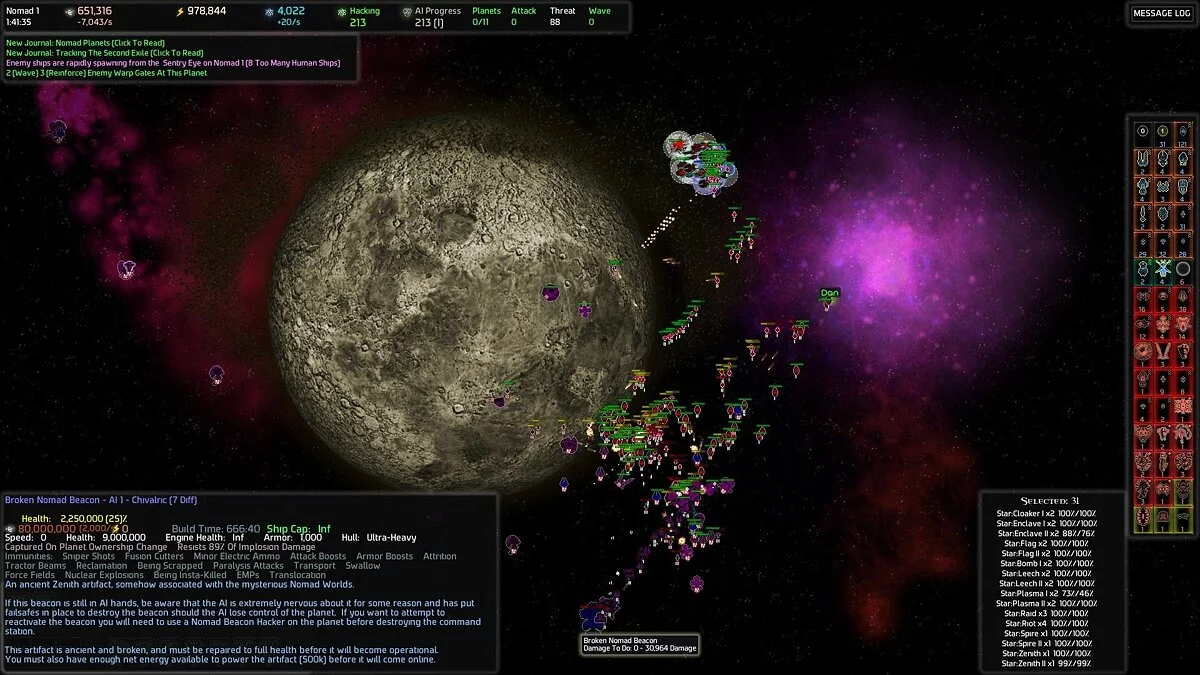This screenshot has width=1200, height=675.
Task: Read the Tracking The Second Exile journal
Action: 105,53
